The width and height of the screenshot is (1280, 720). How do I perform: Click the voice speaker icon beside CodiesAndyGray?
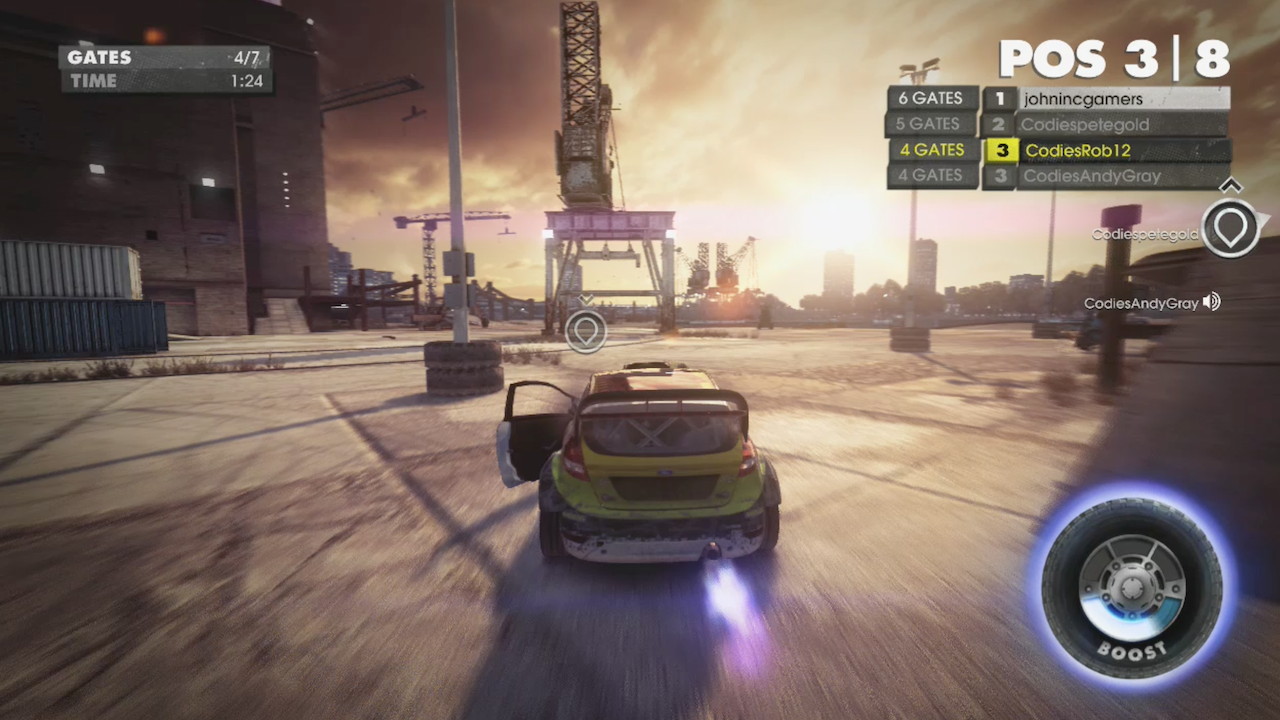point(1212,302)
